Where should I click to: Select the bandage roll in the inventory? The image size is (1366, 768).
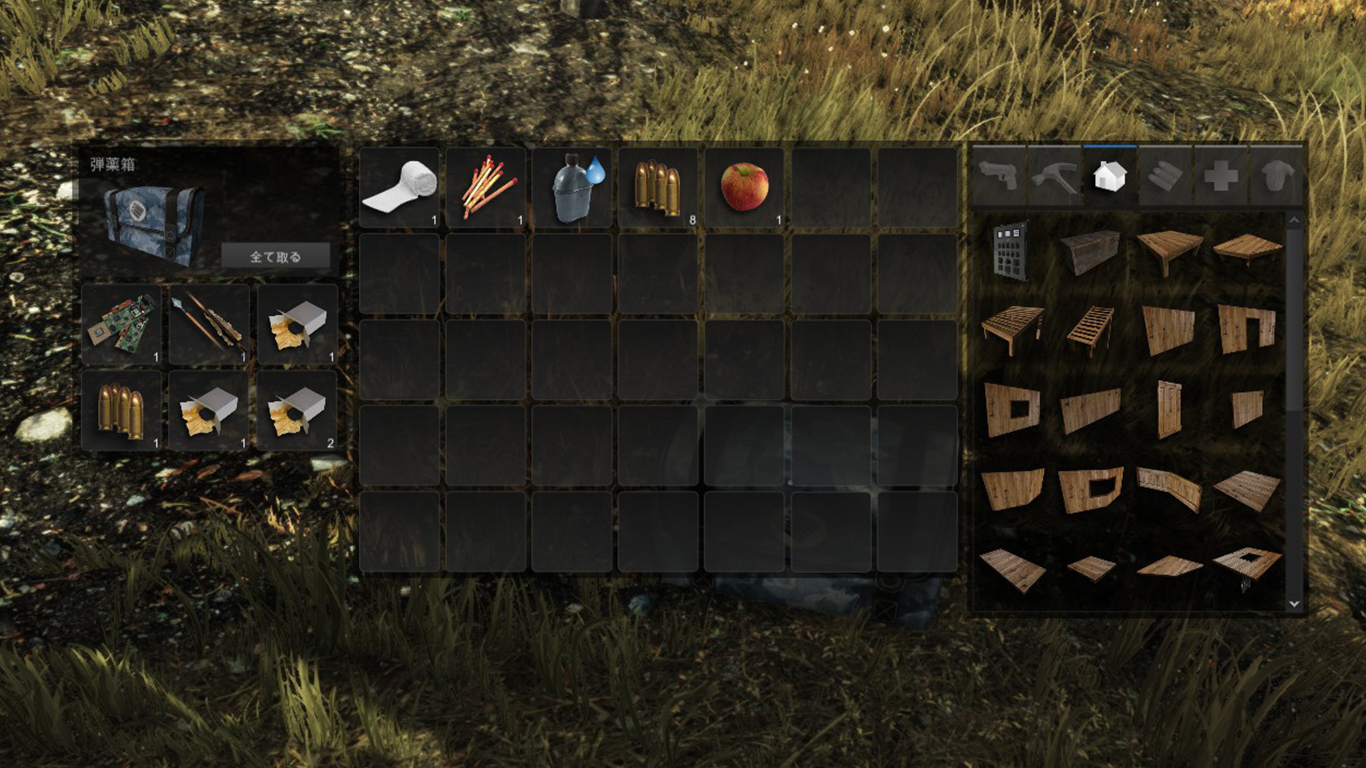tap(399, 188)
